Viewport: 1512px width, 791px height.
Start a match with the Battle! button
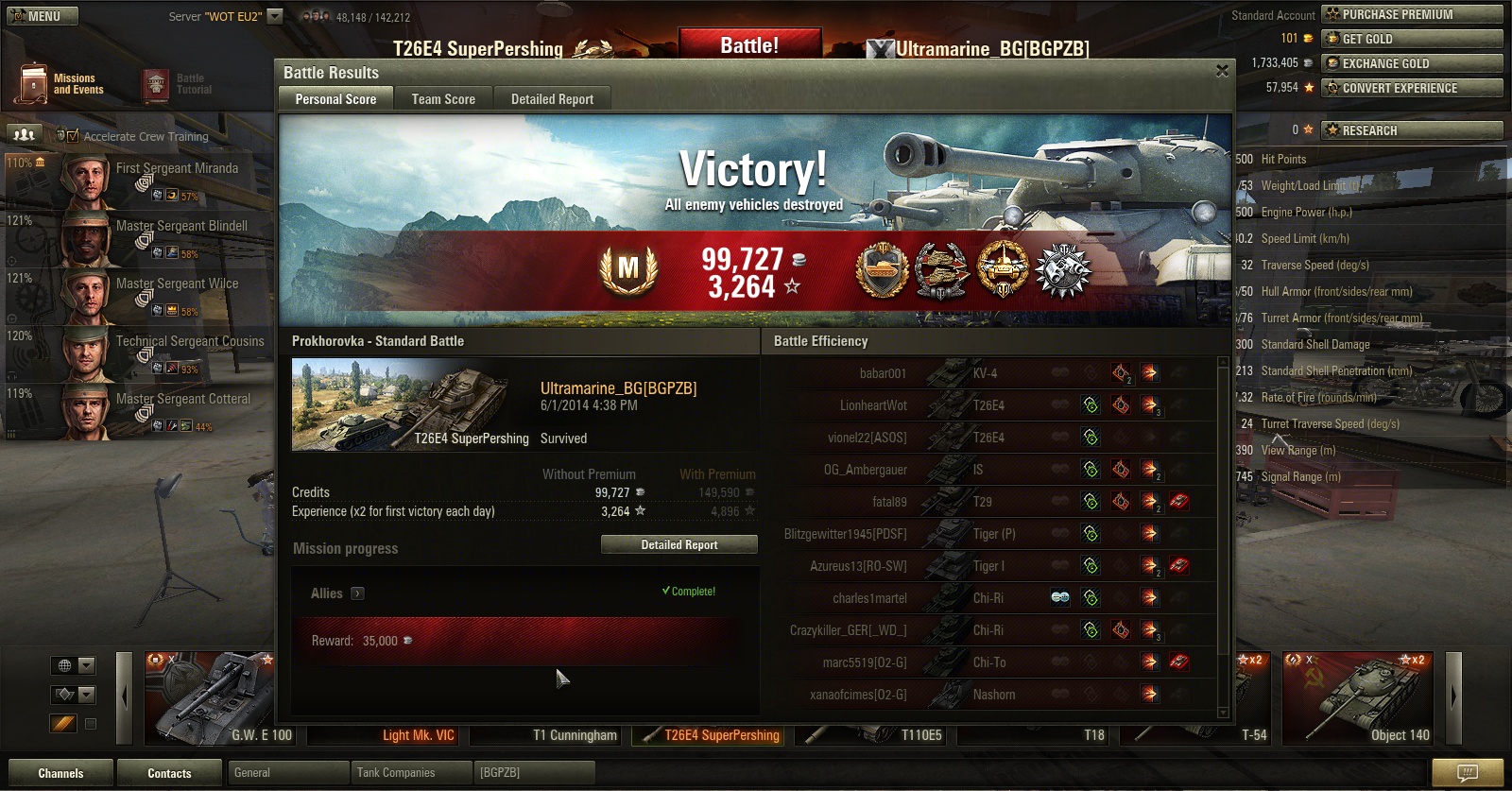[x=749, y=45]
